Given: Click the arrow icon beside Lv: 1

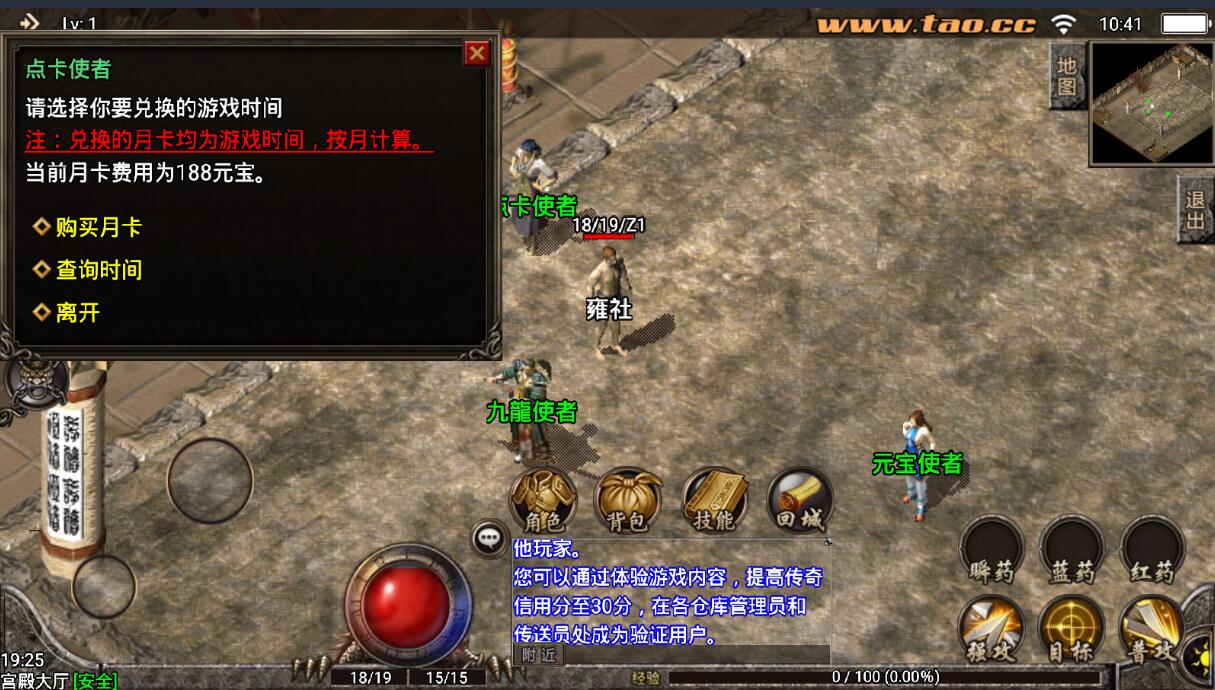Looking at the screenshot, I should [x=29, y=22].
